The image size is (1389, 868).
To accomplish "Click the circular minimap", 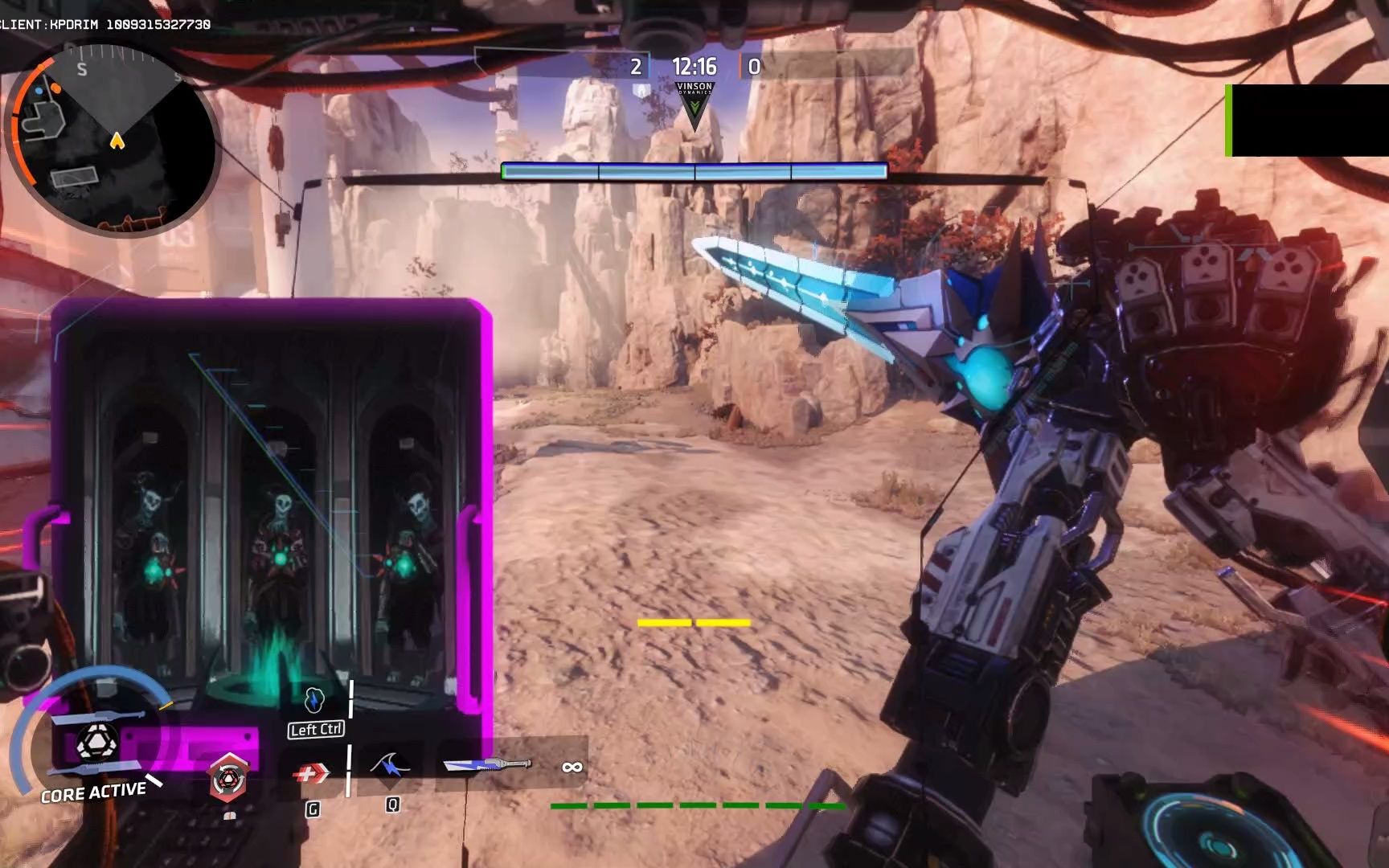I will (x=113, y=141).
